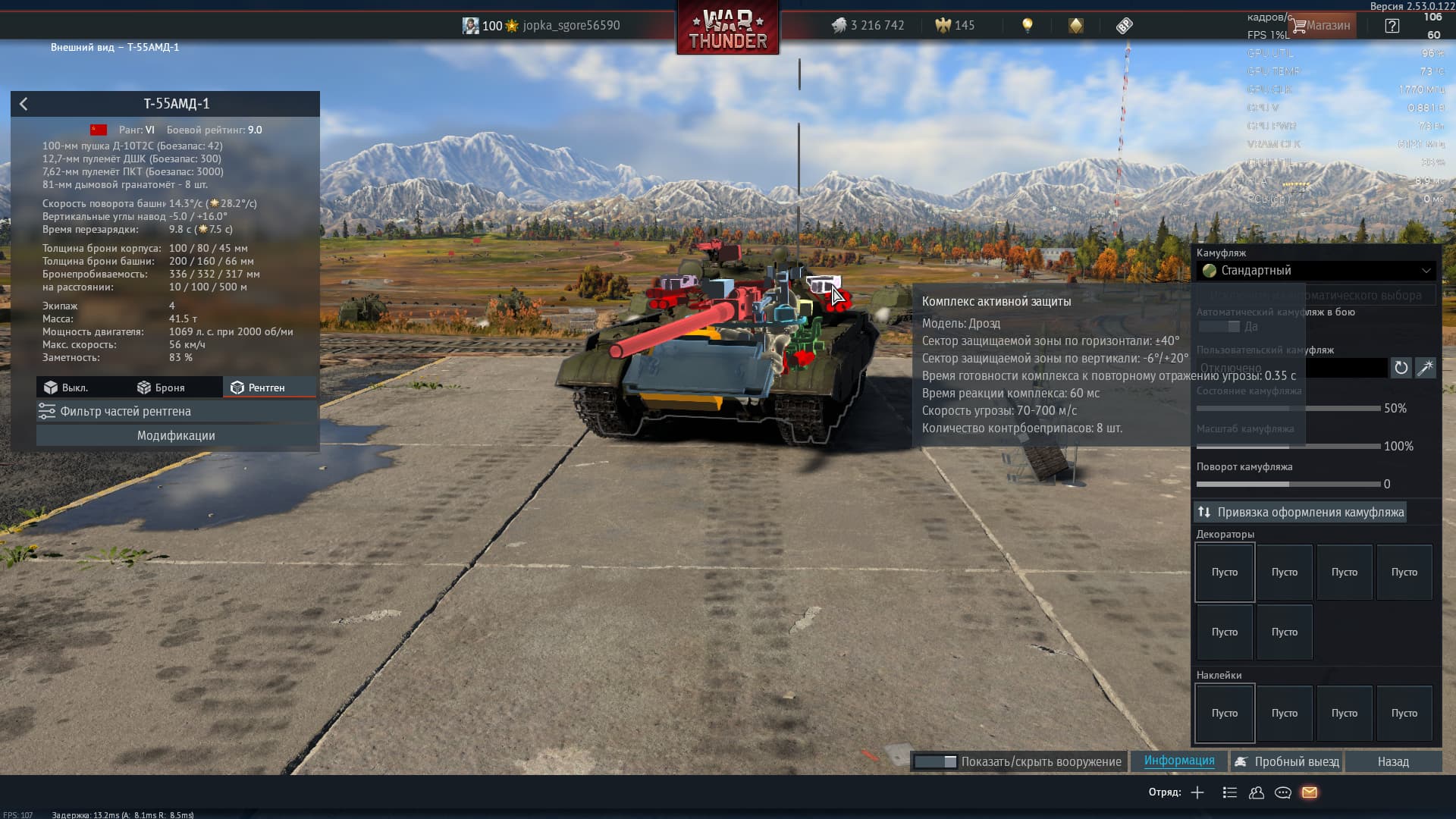Switch to the Броня armor view
Screen dimensions: 1456x819
tap(161, 388)
